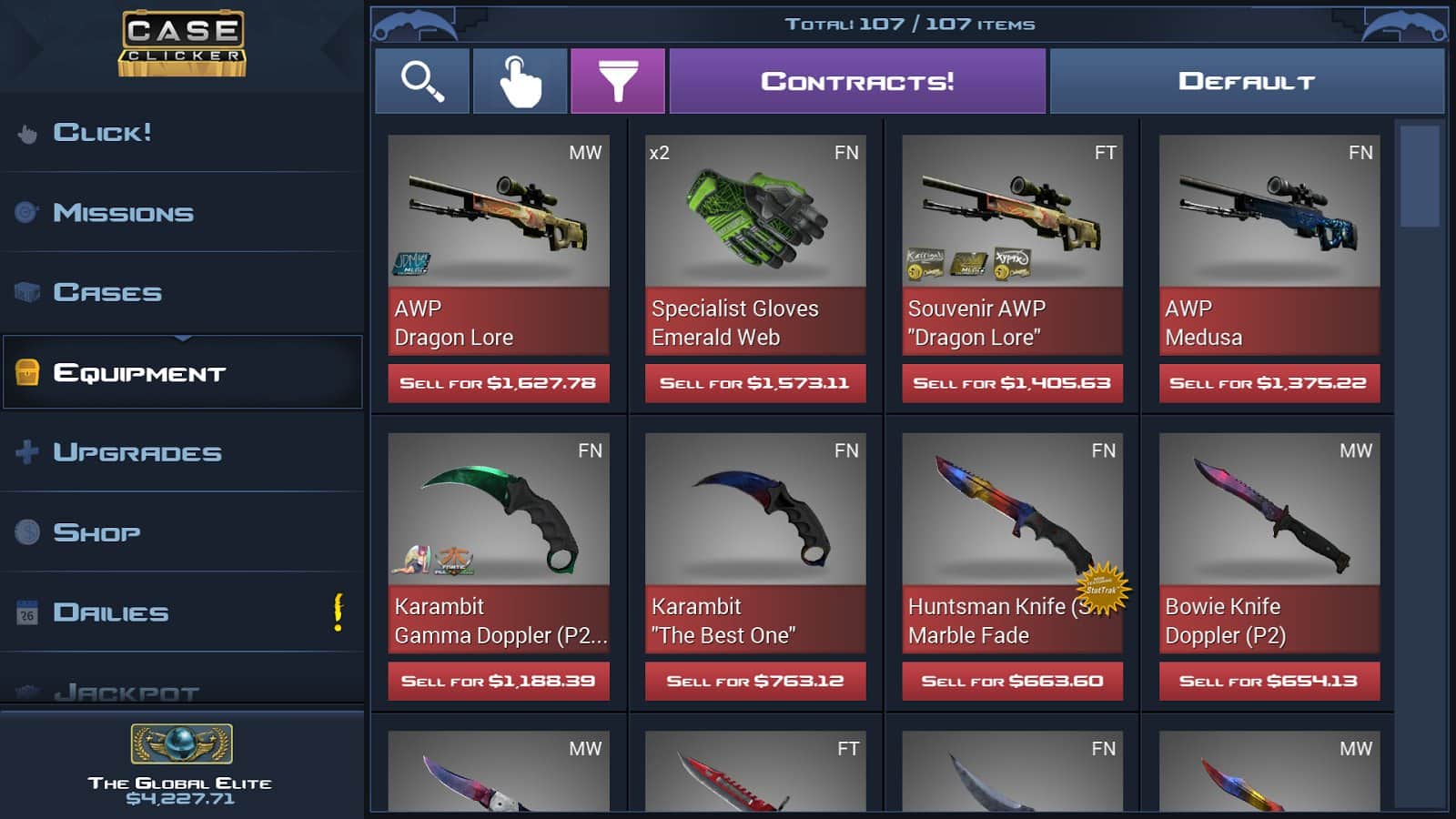Open the Specialist Gloves Emerald Web thumbnail

[x=754, y=212]
